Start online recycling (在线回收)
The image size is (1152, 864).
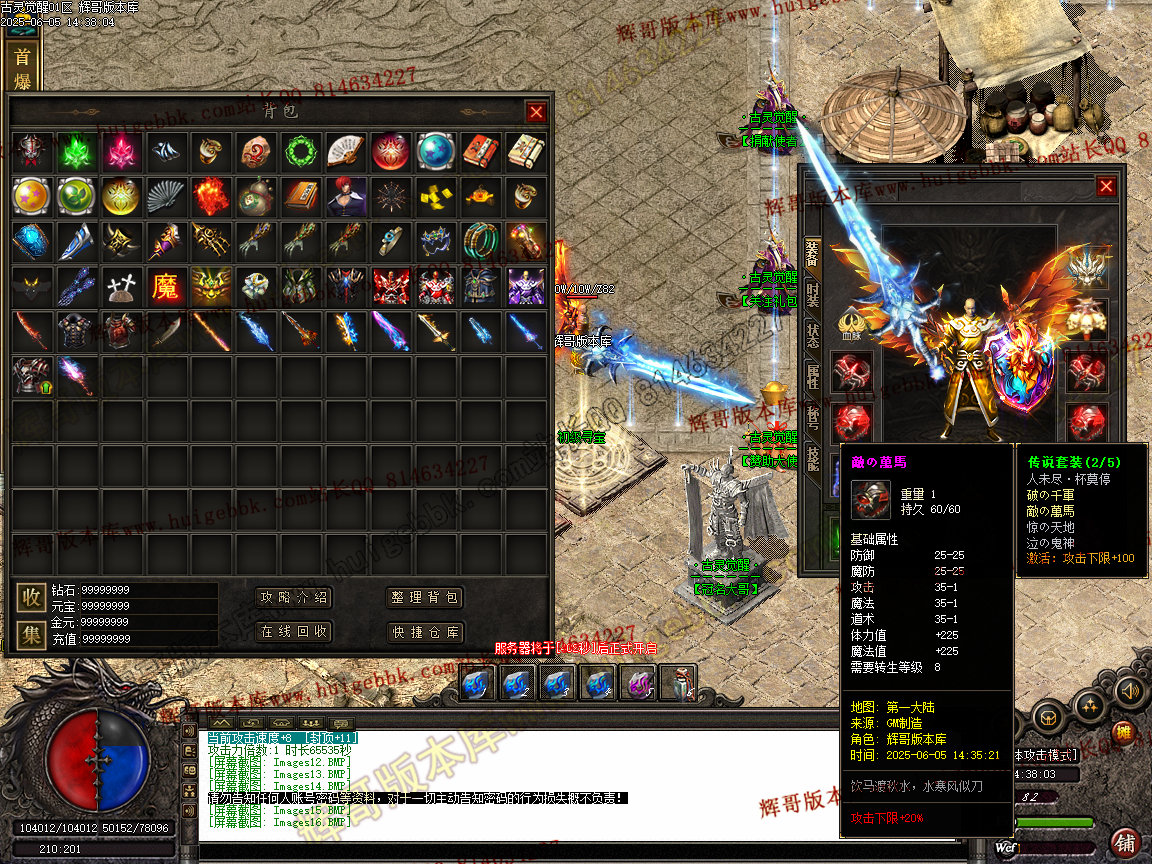[x=294, y=632]
